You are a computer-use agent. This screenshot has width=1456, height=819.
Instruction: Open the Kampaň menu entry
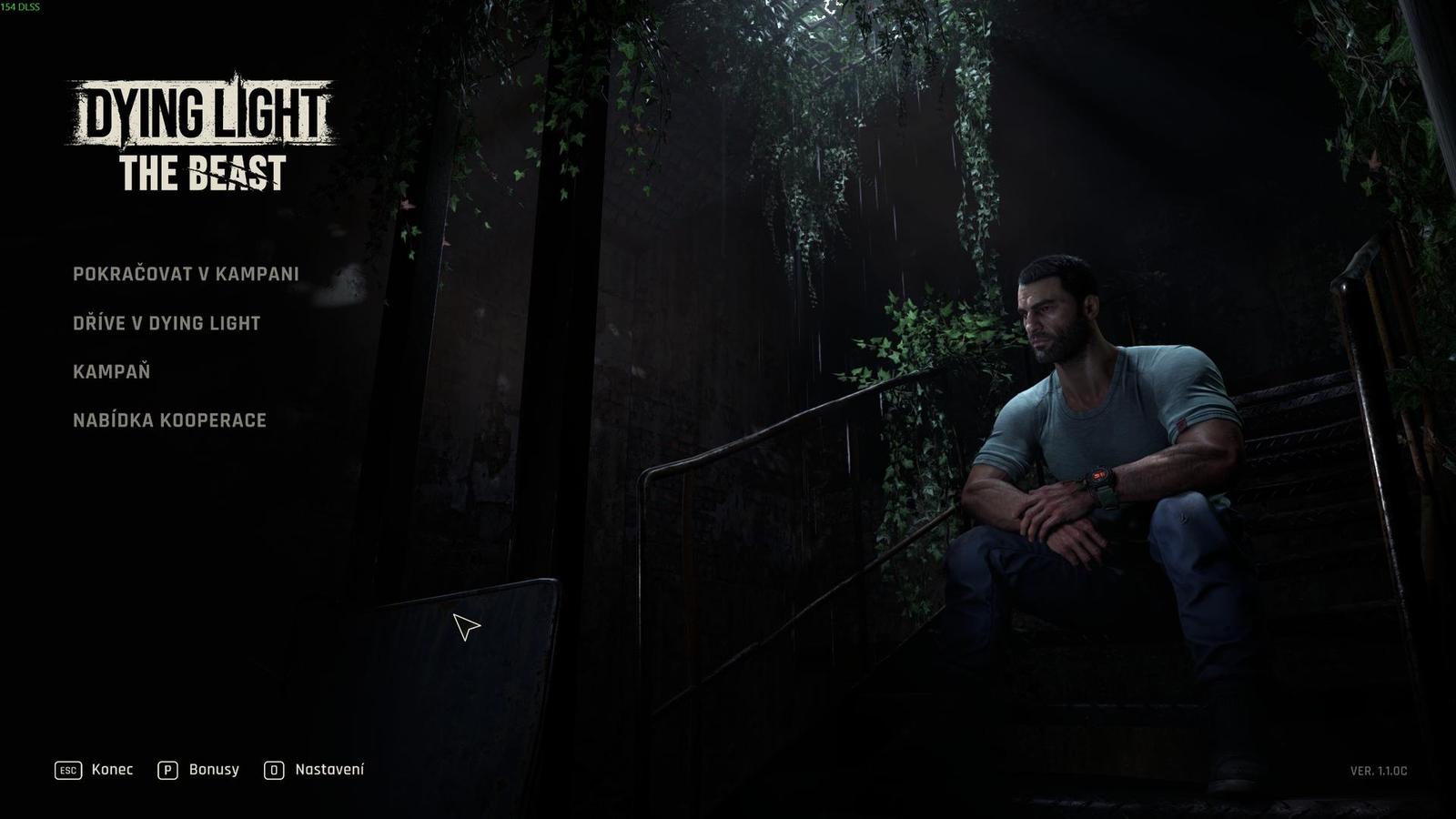(x=114, y=370)
